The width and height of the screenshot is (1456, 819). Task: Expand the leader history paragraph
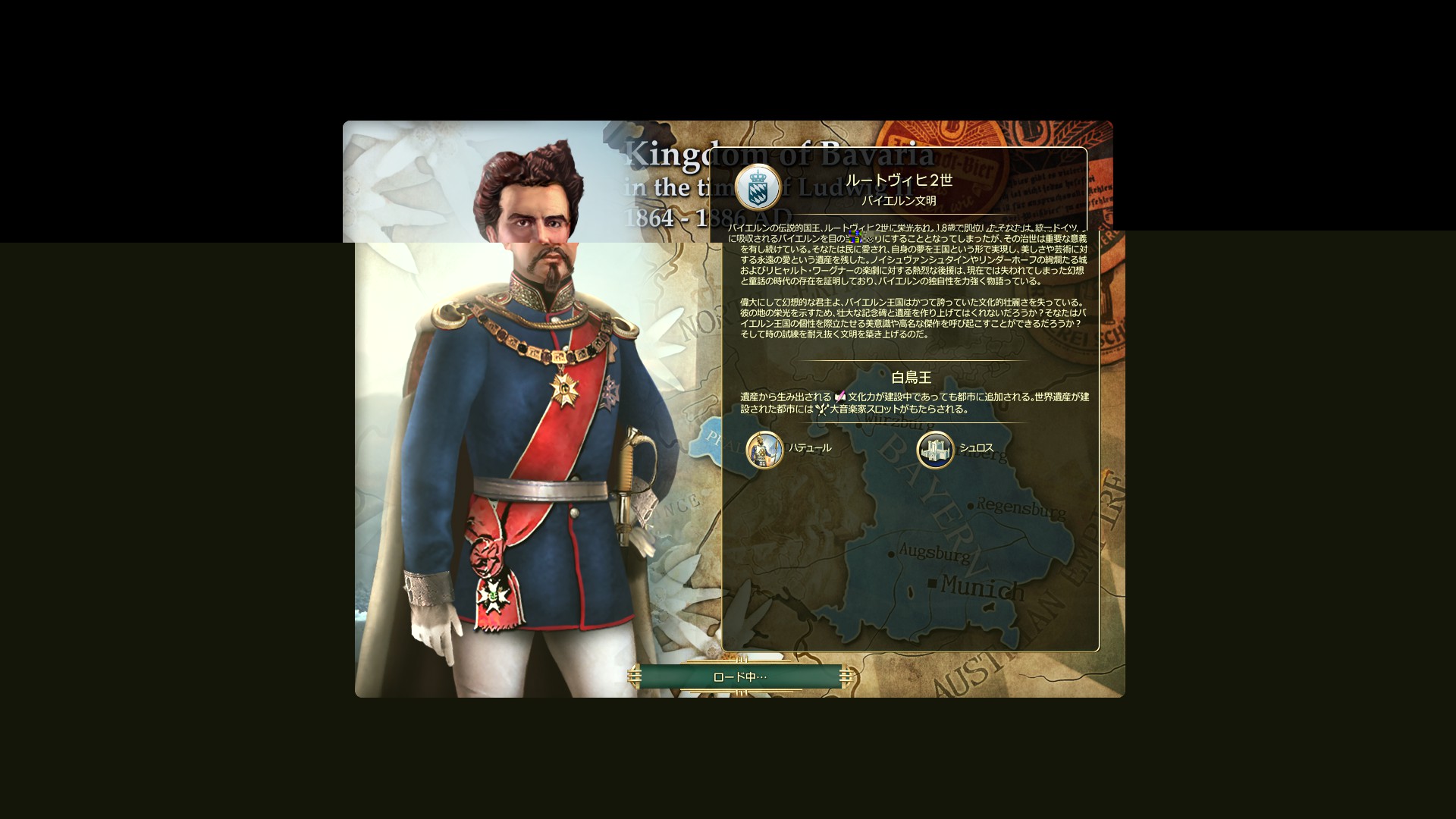point(910,258)
